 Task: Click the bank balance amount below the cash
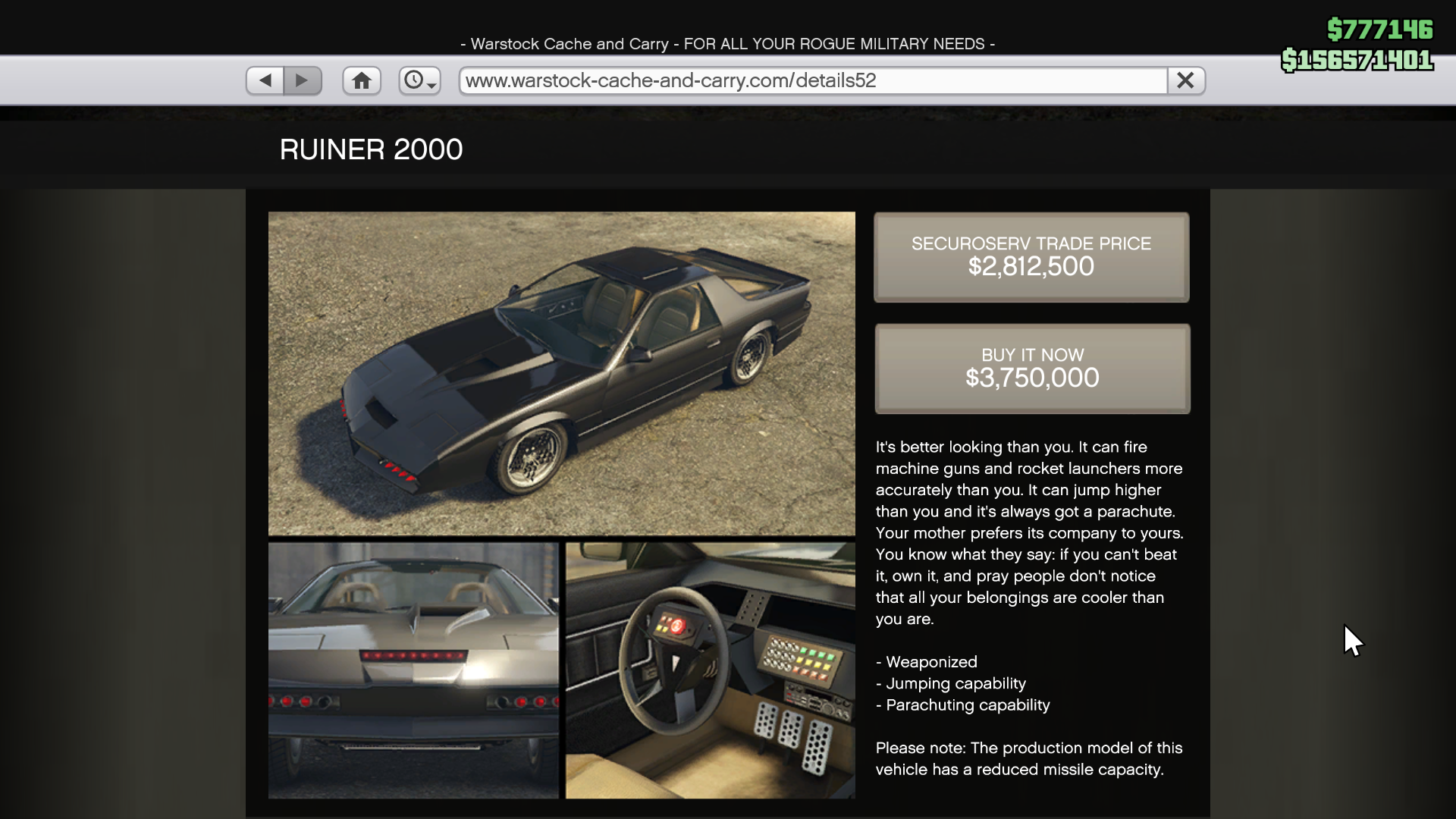coord(1357,61)
